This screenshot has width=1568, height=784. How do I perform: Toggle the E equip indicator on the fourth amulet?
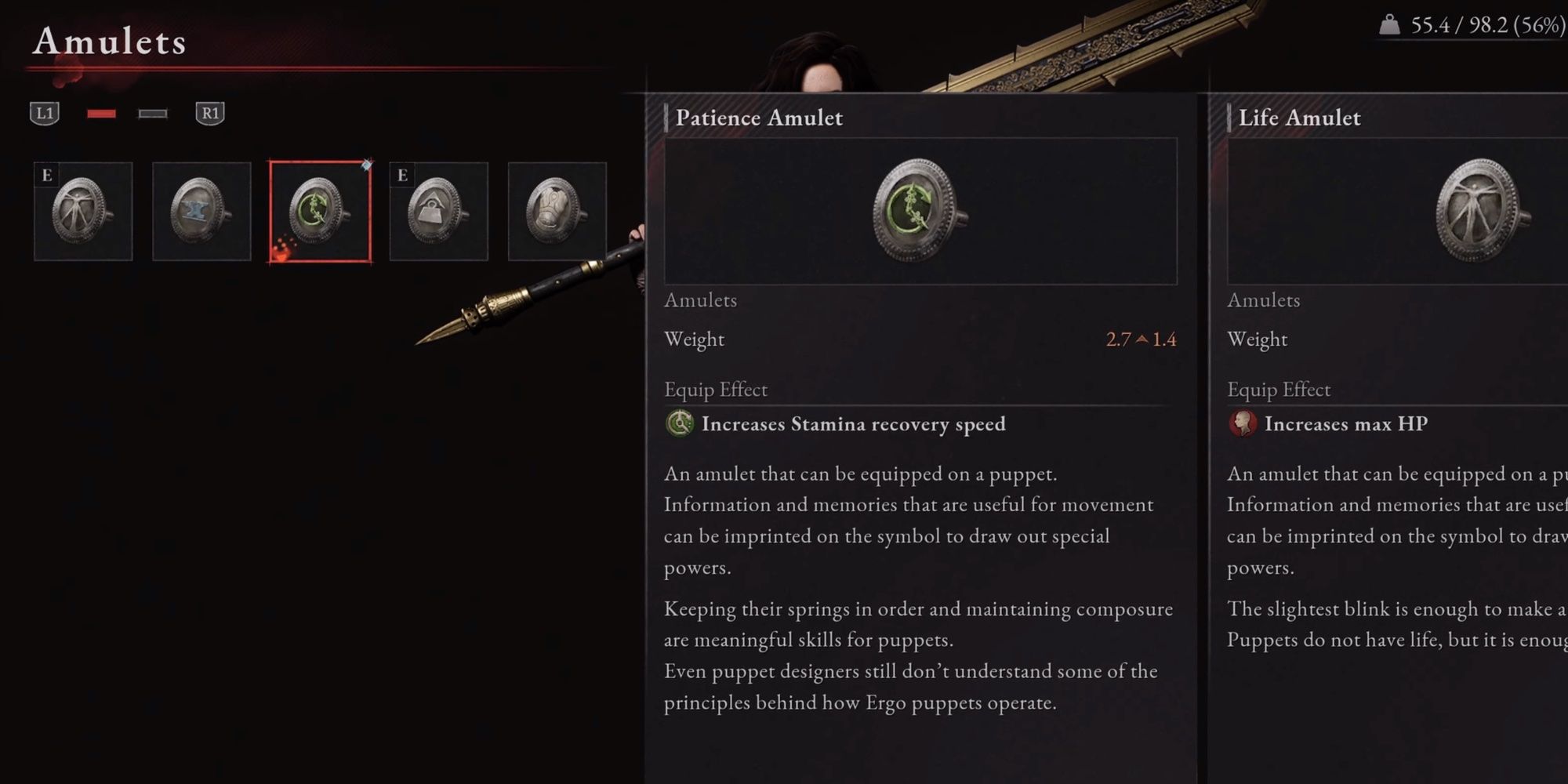[403, 176]
